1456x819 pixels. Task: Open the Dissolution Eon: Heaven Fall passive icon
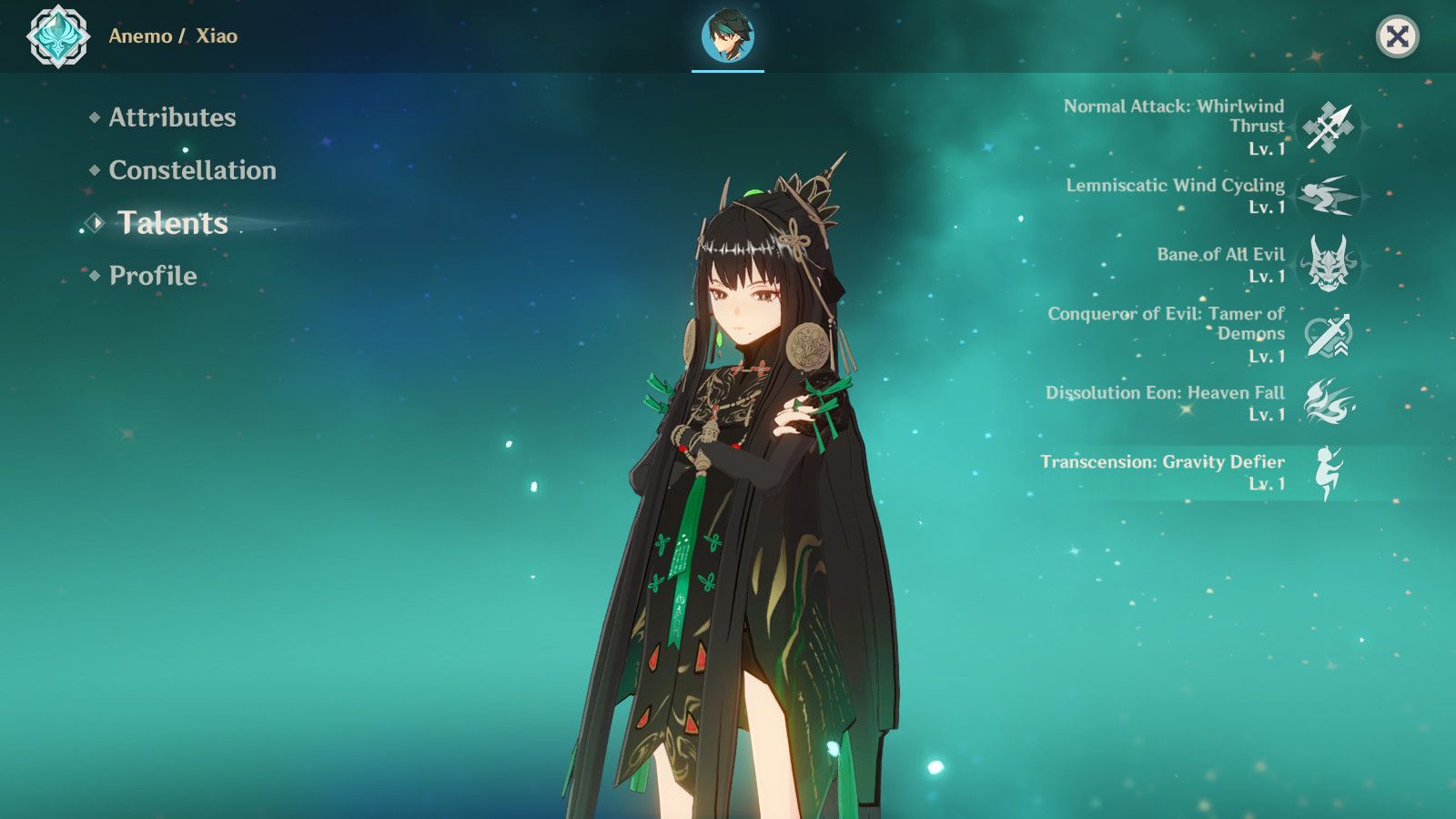click(x=1330, y=402)
